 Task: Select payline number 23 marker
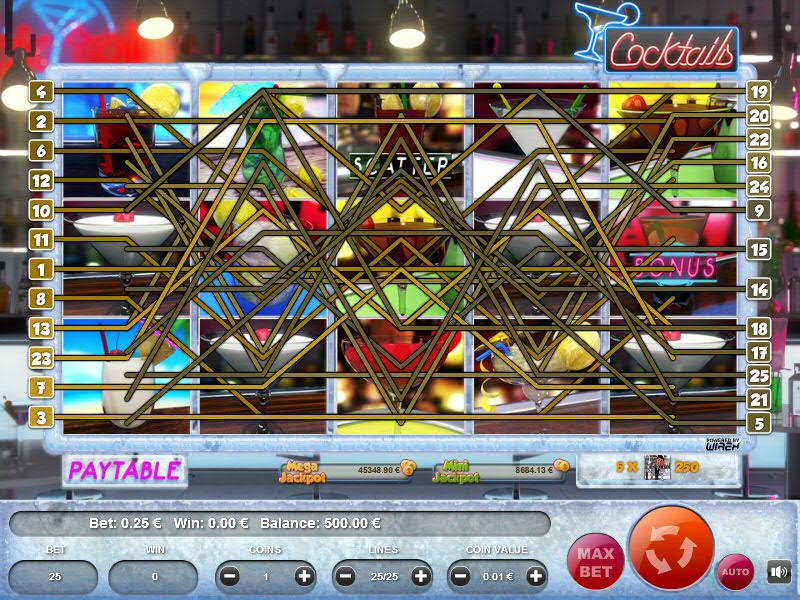click(41, 358)
